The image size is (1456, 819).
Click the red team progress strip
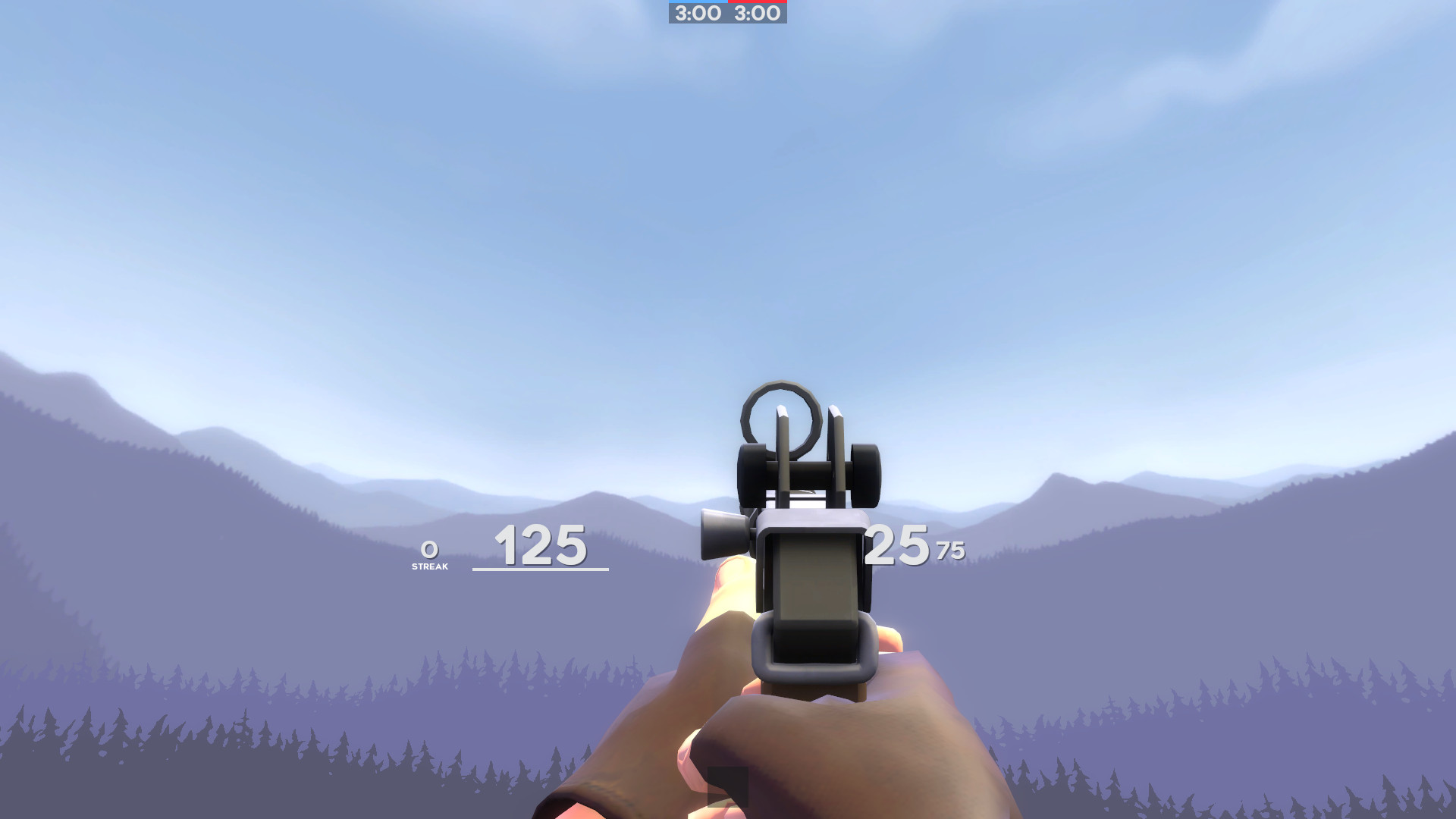coord(757,2)
